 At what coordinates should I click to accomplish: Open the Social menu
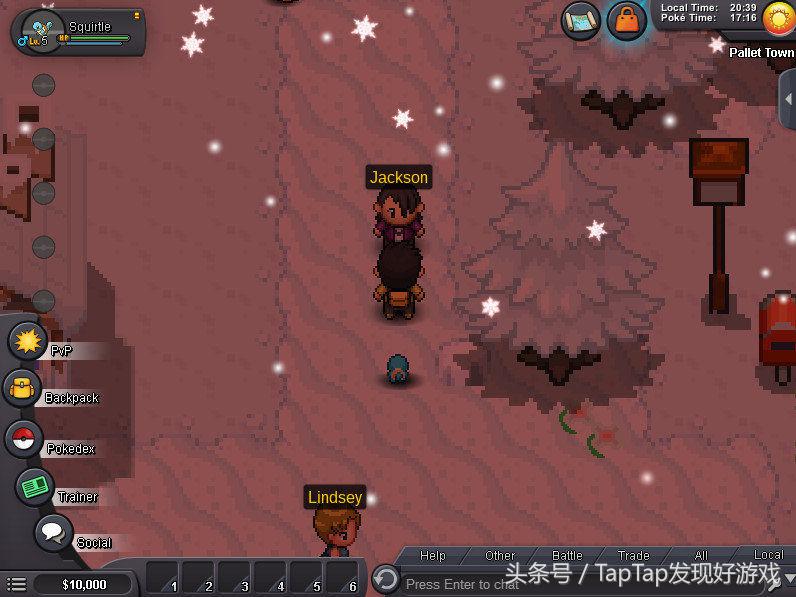click(x=54, y=533)
